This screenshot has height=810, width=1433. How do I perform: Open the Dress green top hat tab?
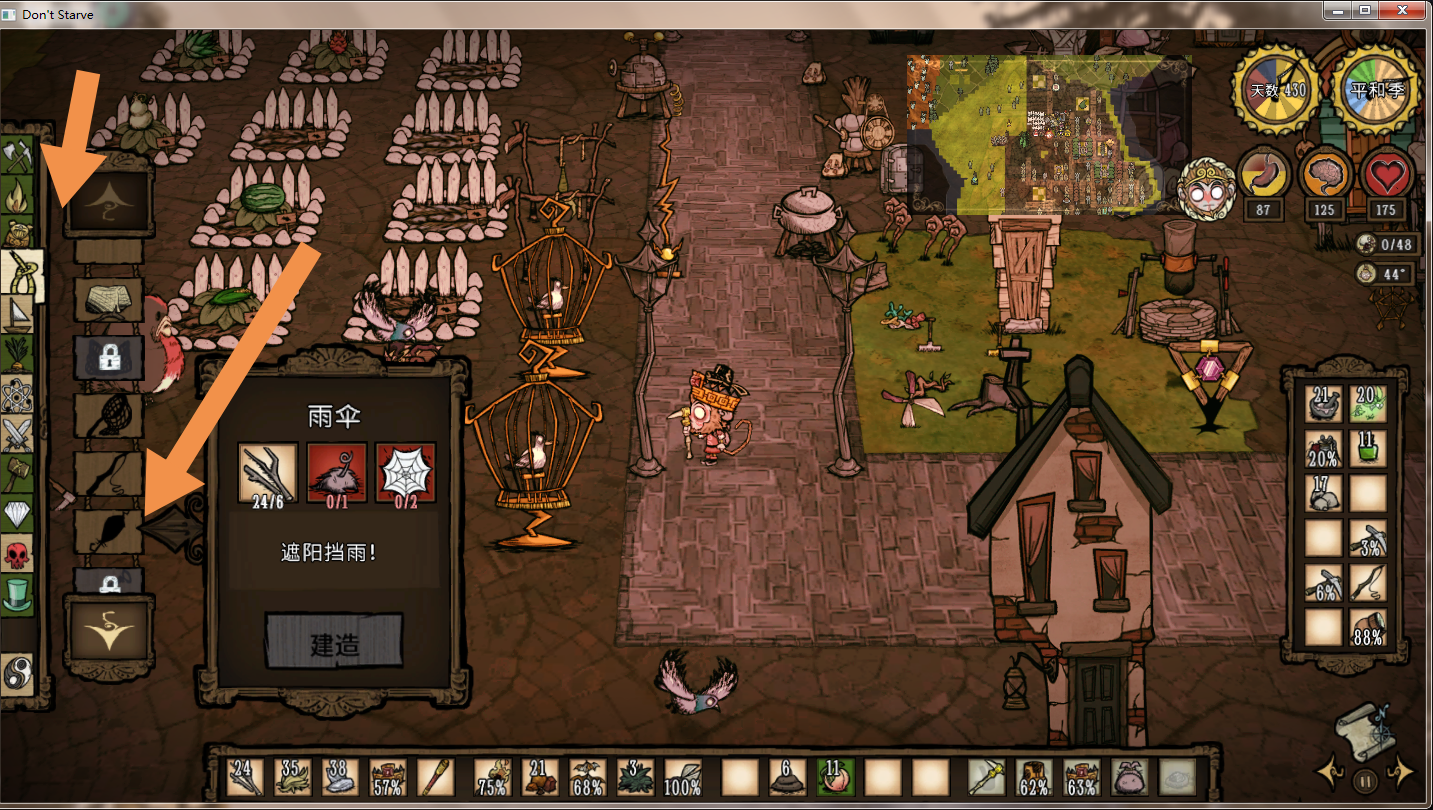click(19, 594)
